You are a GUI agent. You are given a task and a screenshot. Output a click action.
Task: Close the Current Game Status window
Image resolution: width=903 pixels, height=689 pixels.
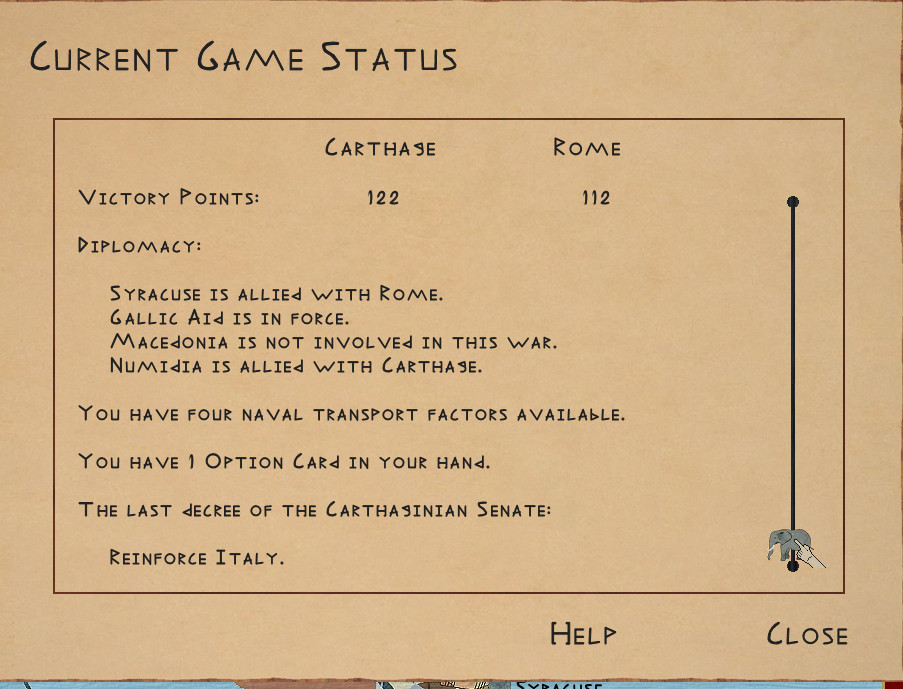(807, 634)
